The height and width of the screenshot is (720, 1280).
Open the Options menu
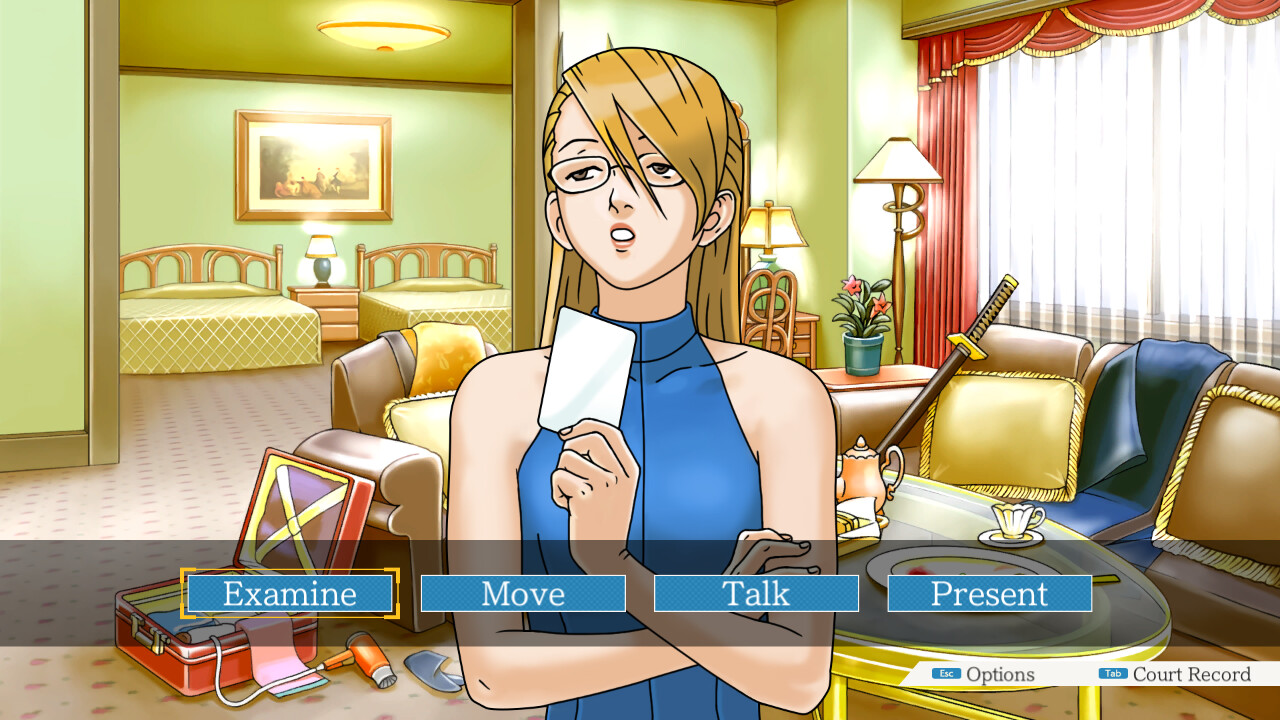click(985, 674)
